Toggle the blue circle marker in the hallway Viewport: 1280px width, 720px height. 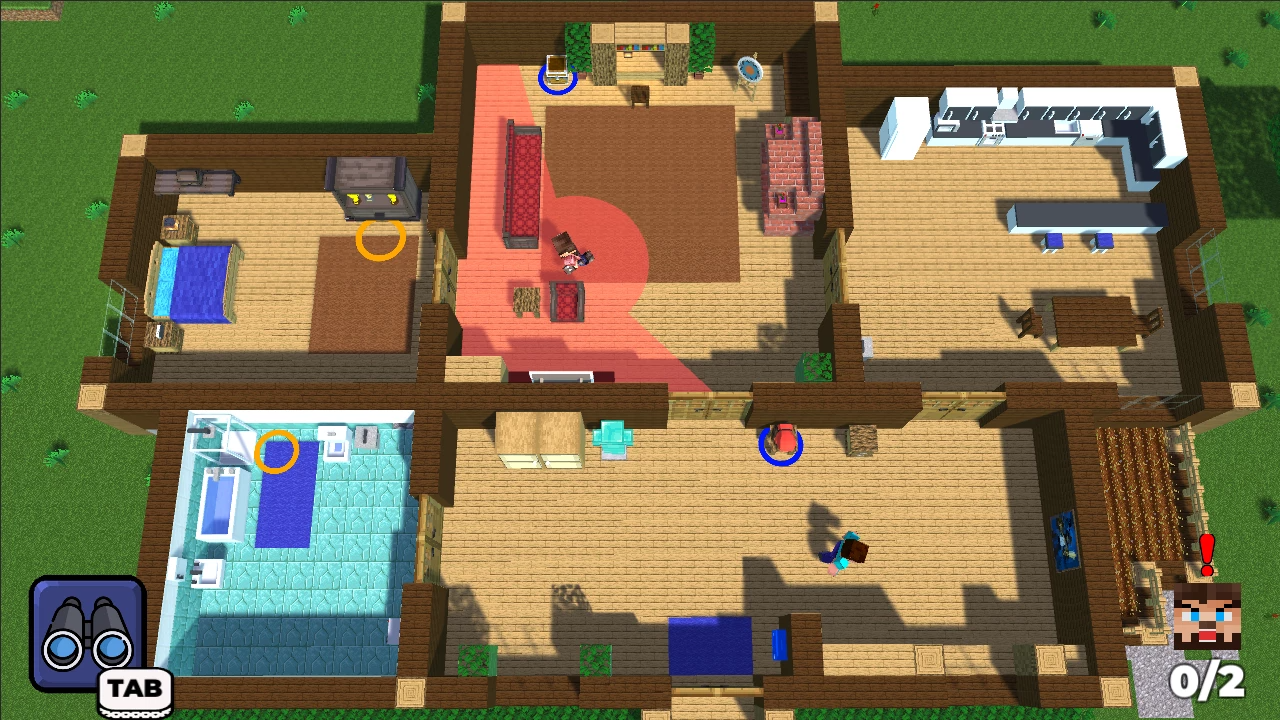click(x=783, y=445)
